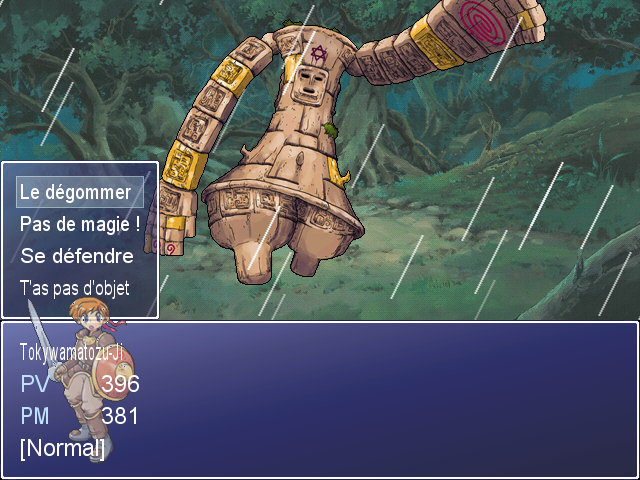Viewport: 640px width, 480px height.
Task: Select the "Le dégommer" attack command
Action: coord(76,192)
